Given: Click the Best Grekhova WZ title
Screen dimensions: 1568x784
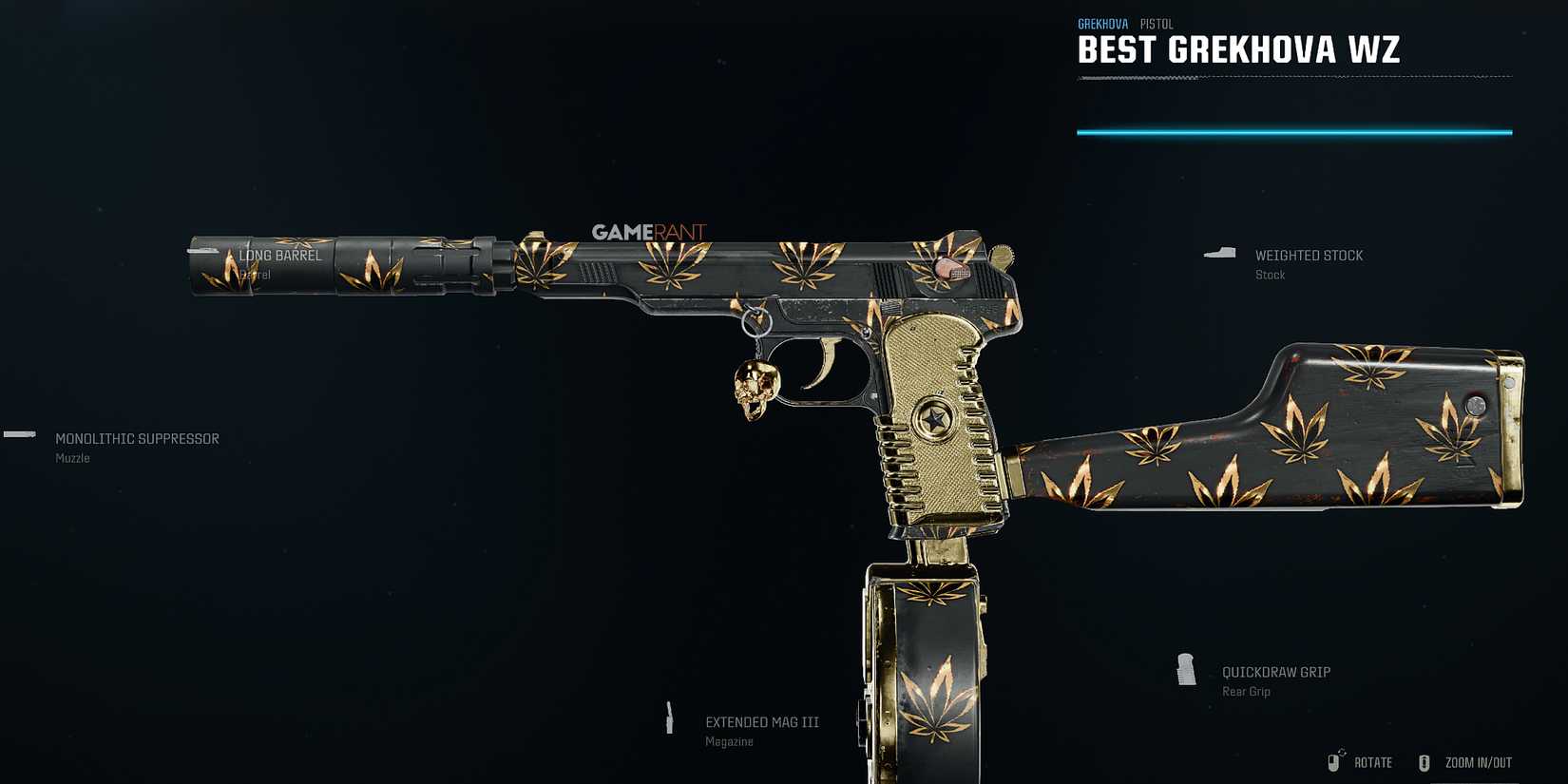Looking at the screenshot, I should pyautogui.click(x=1237, y=50).
